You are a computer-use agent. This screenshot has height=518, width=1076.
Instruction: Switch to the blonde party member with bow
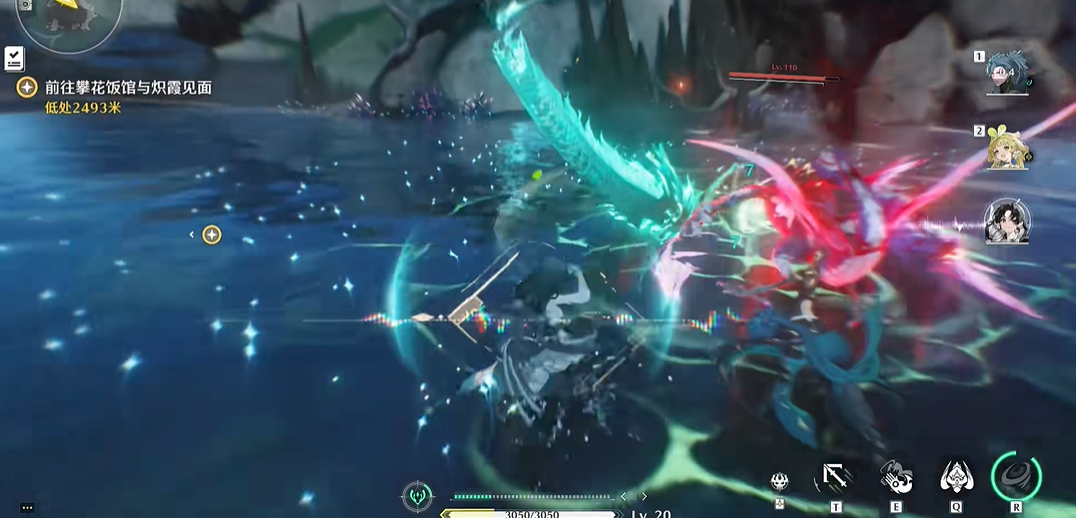(1007, 149)
